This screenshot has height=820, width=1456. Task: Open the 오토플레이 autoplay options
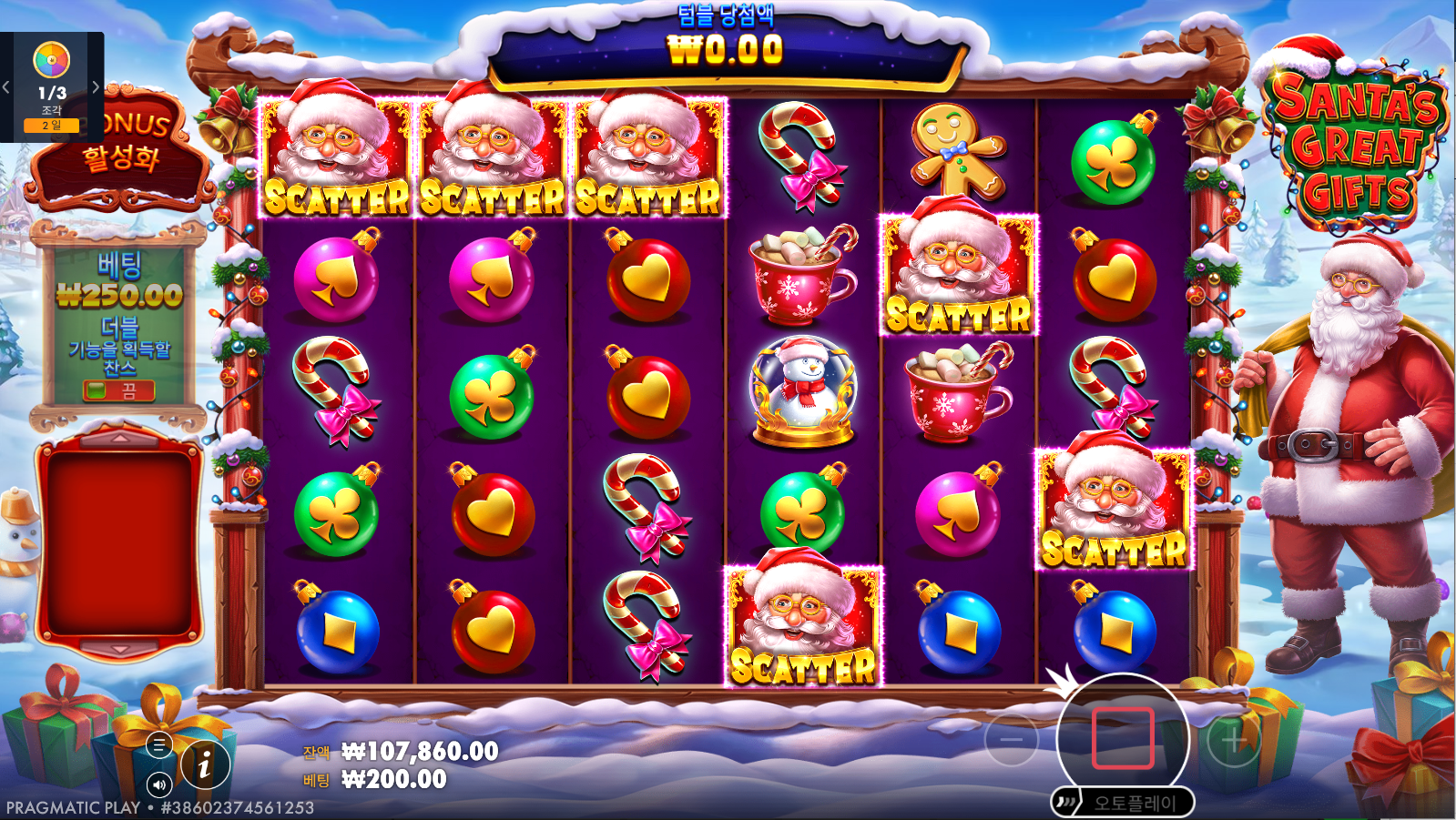coord(1124,803)
